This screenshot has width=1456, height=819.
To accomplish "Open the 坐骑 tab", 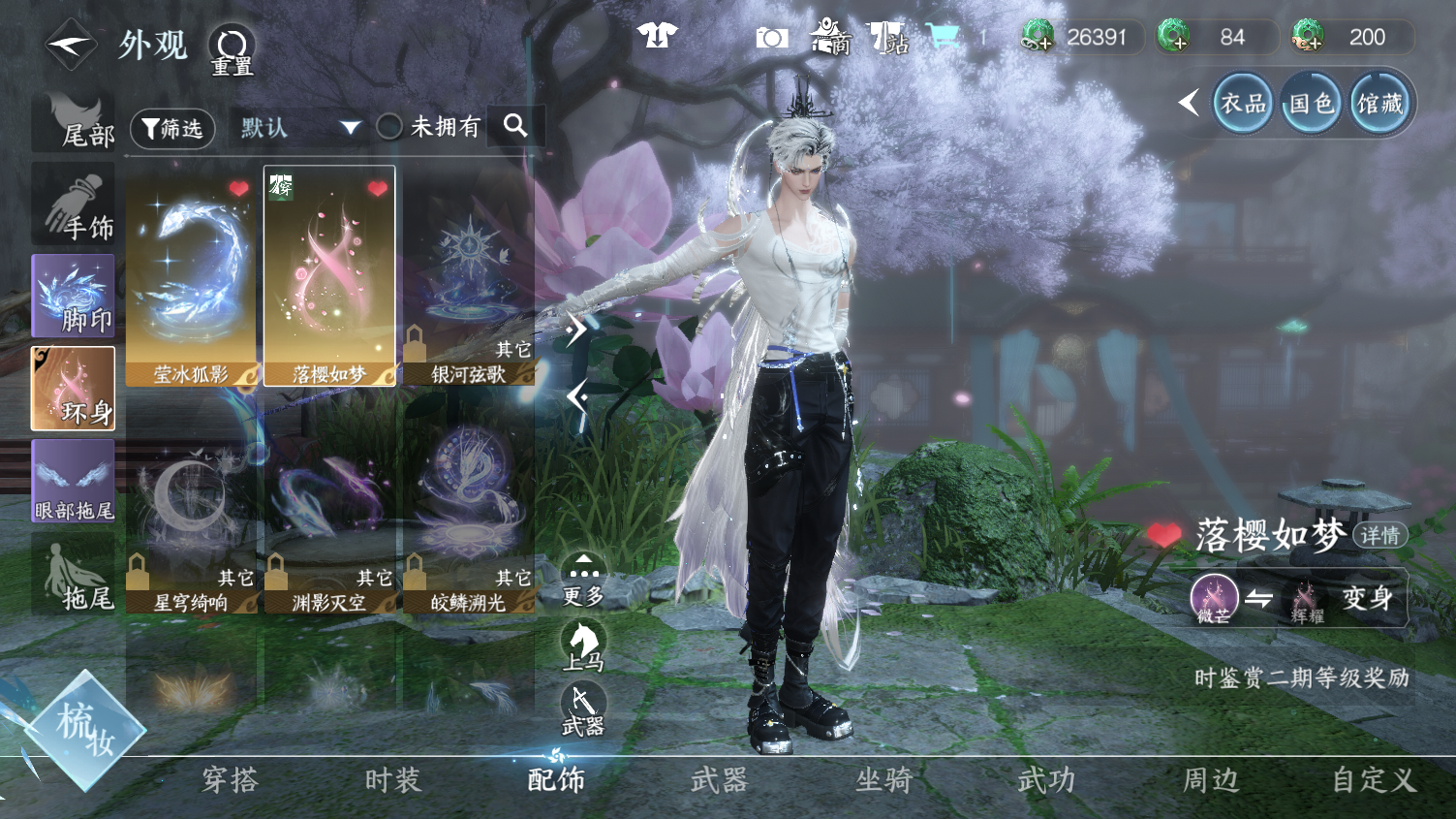I will click(883, 780).
